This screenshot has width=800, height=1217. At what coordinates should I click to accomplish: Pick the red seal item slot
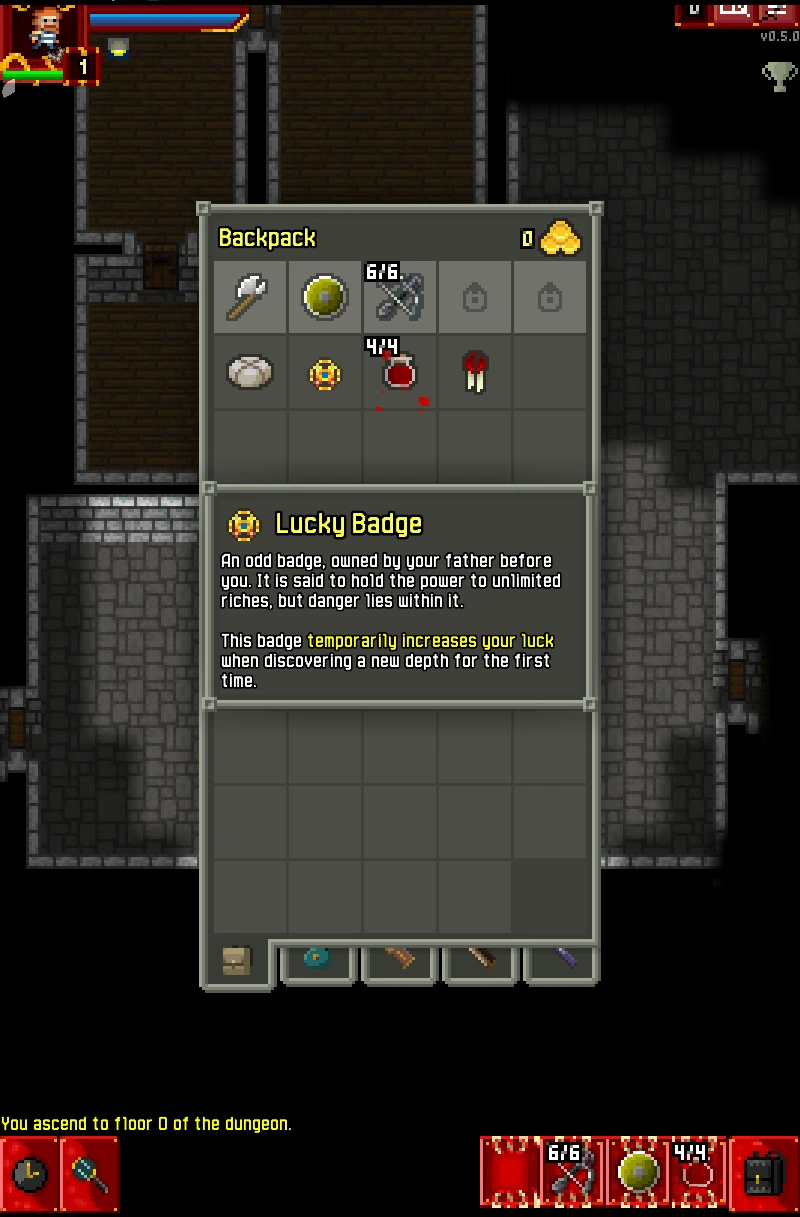tap(475, 372)
